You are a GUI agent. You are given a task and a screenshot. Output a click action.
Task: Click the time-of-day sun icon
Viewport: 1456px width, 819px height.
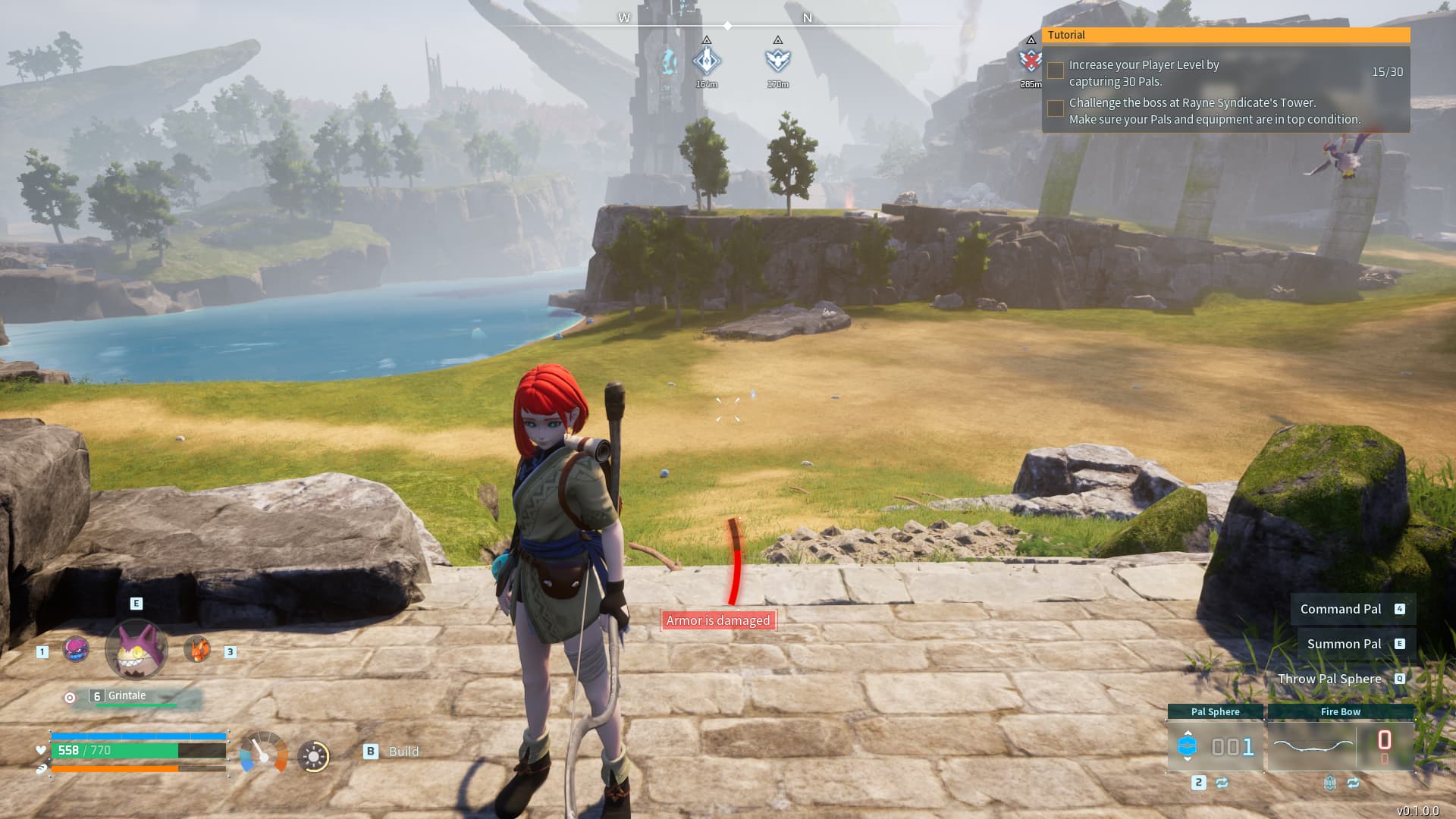click(314, 756)
